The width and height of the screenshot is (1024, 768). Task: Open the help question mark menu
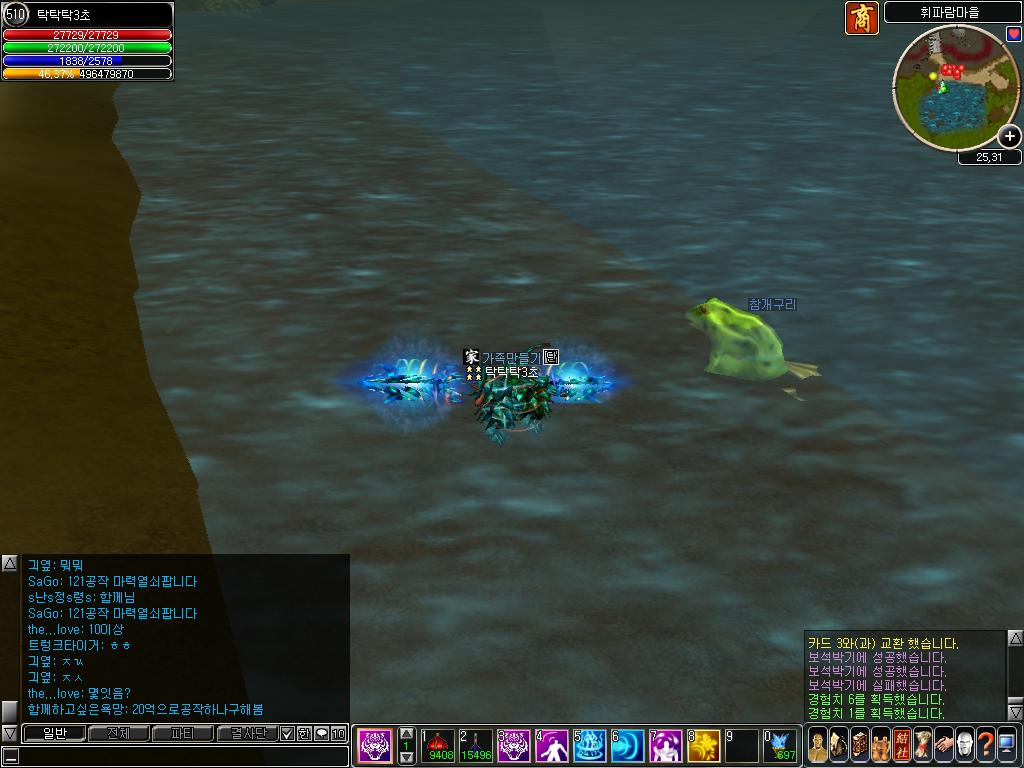coord(985,745)
